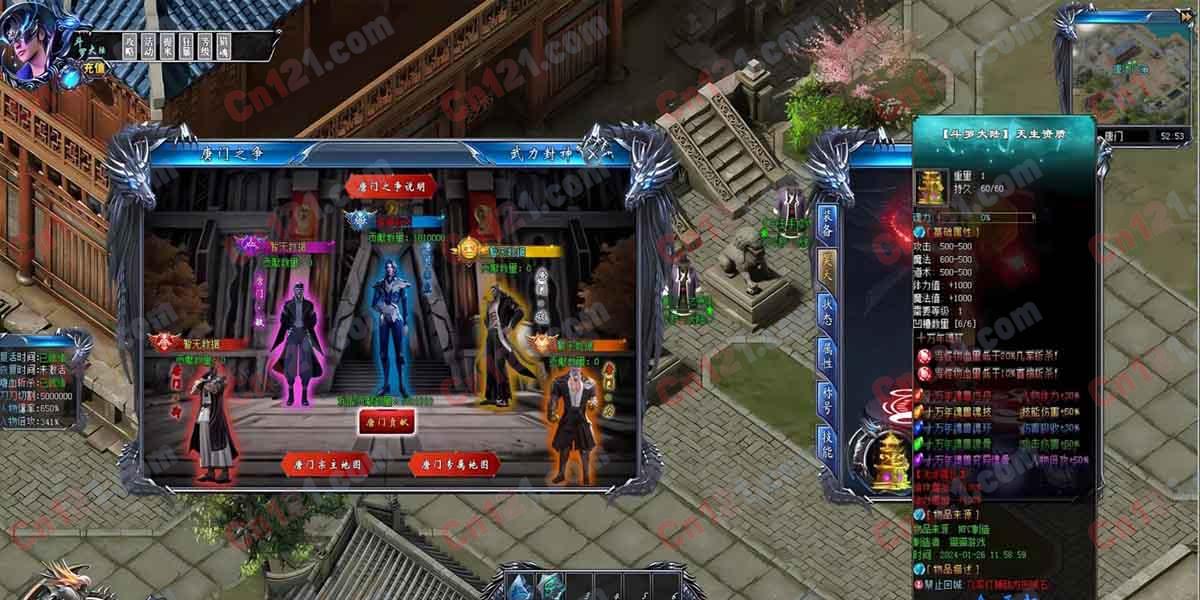Click the red 唐门贡献 contribution button
The width and height of the screenshot is (1200, 600).
(x=386, y=422)
